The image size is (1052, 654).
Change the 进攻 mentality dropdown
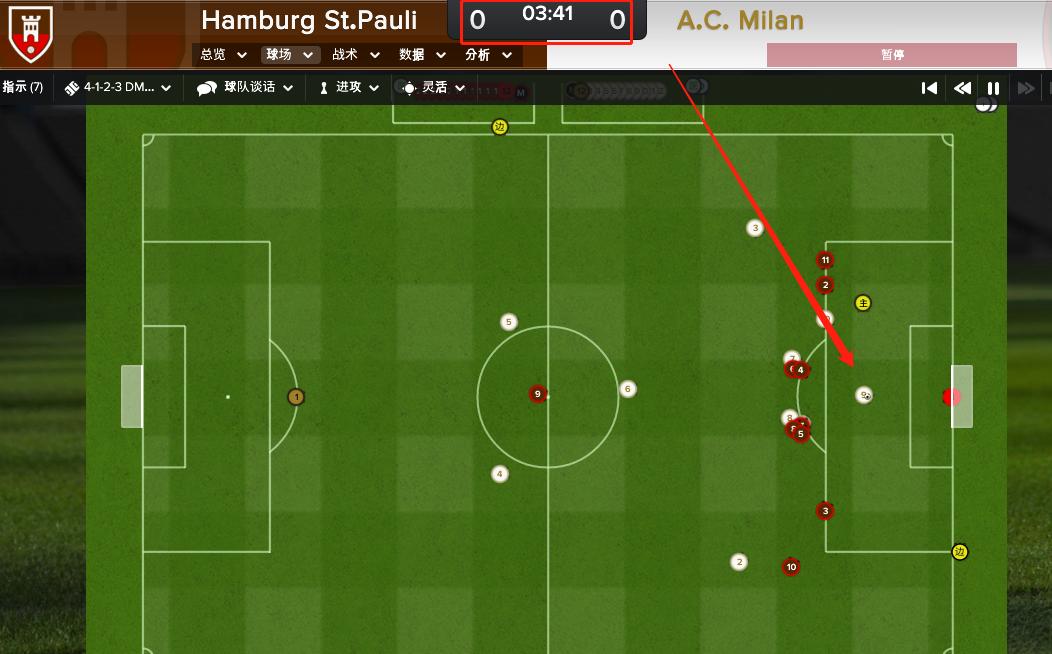(x=348, y=88)
